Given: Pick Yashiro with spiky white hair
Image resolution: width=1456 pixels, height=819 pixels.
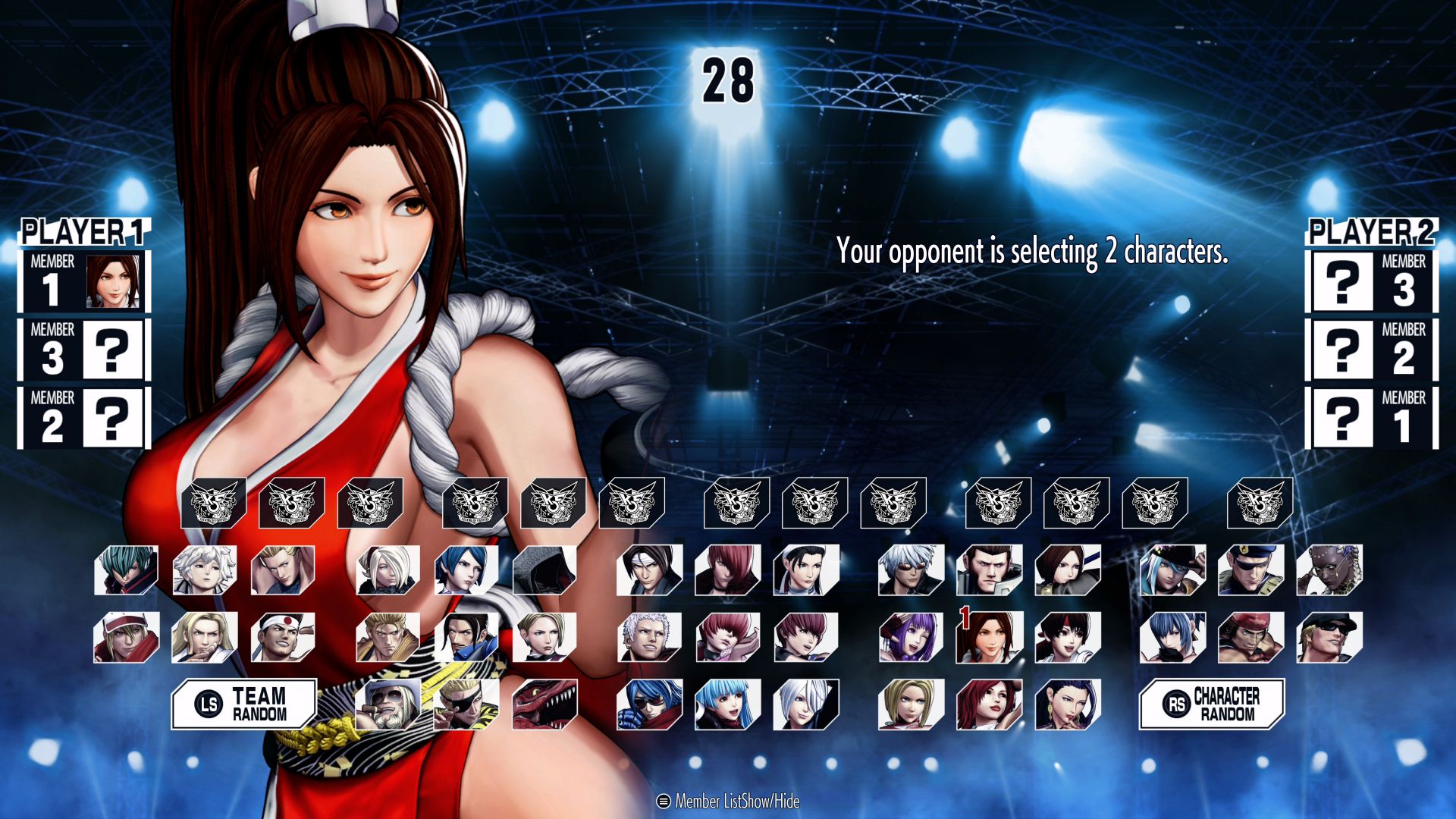Looking at the screenshot, I should (649, 638).
